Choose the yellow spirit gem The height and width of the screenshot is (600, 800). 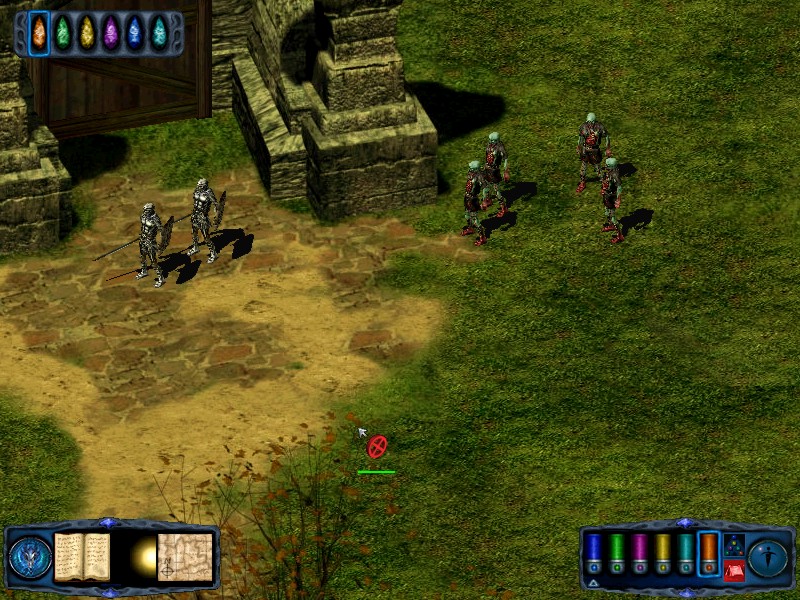[87, 32]
